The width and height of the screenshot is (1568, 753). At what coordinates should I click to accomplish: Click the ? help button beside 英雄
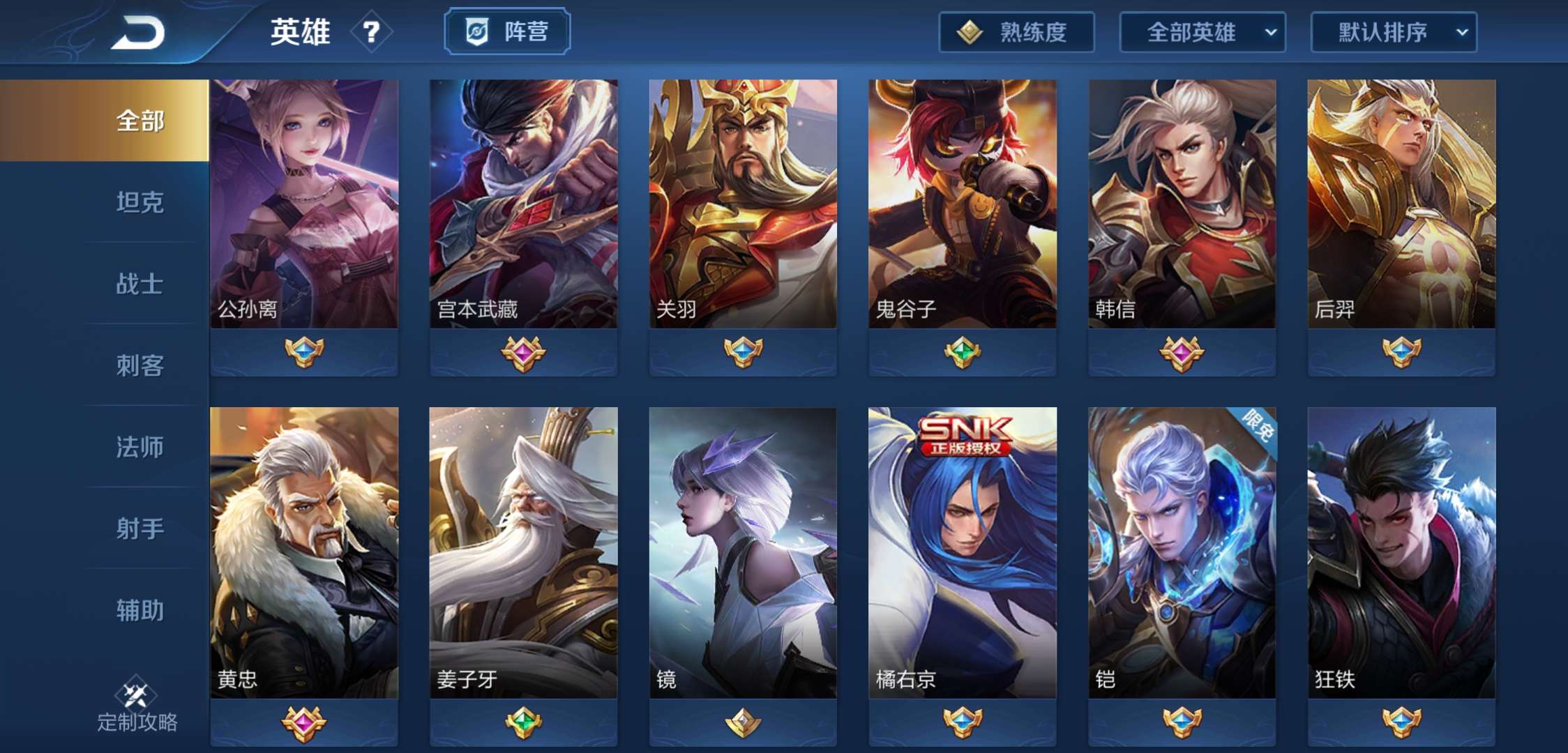click(372, 33)
